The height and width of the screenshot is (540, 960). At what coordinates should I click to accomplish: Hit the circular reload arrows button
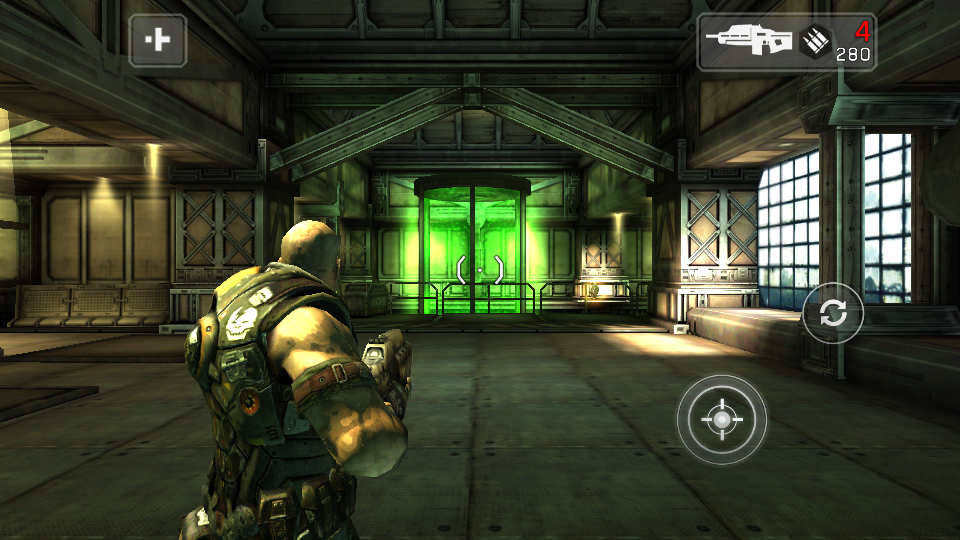click(x=832, y=313)
